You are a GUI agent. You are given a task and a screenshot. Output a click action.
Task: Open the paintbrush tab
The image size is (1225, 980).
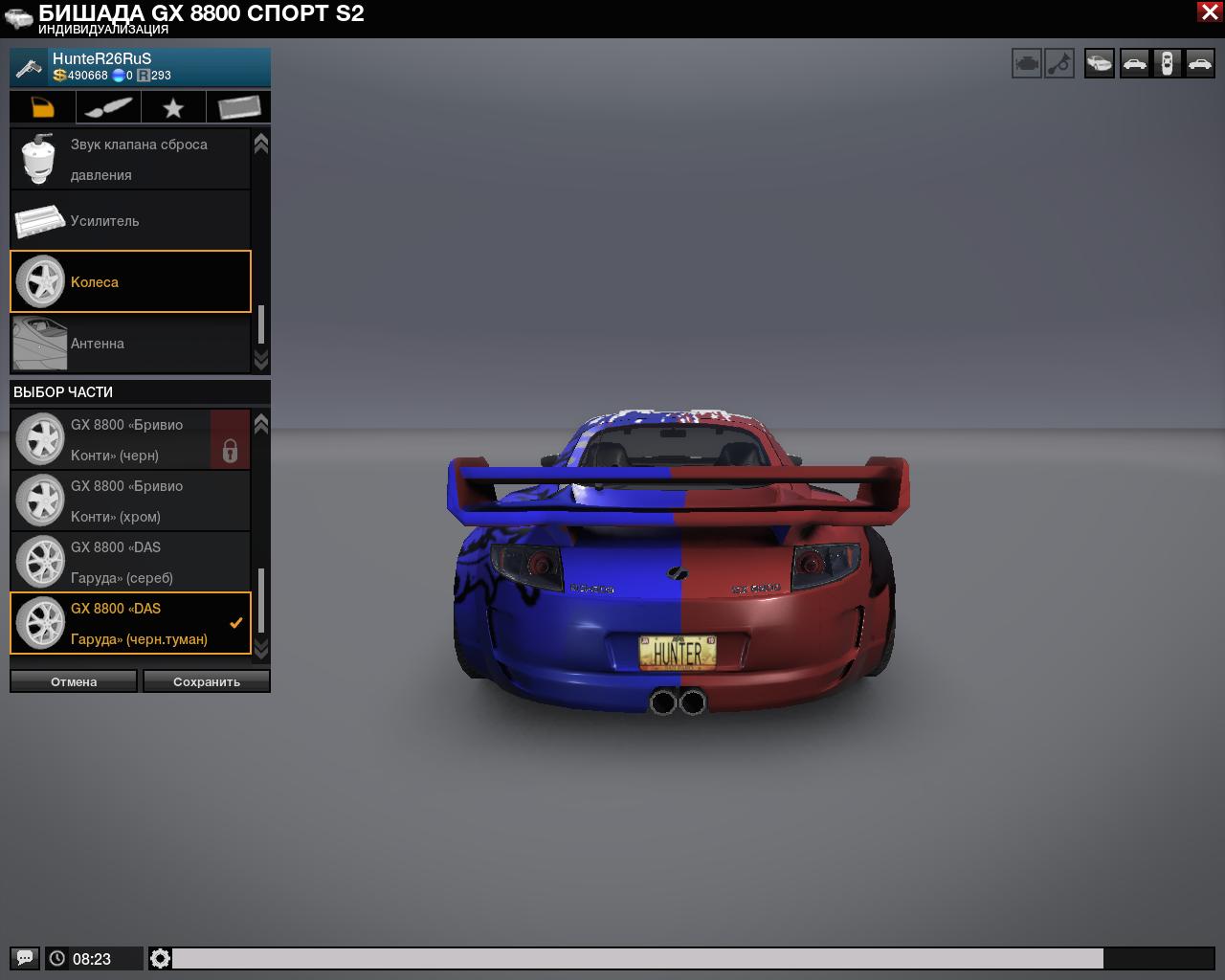click(108, 107)
